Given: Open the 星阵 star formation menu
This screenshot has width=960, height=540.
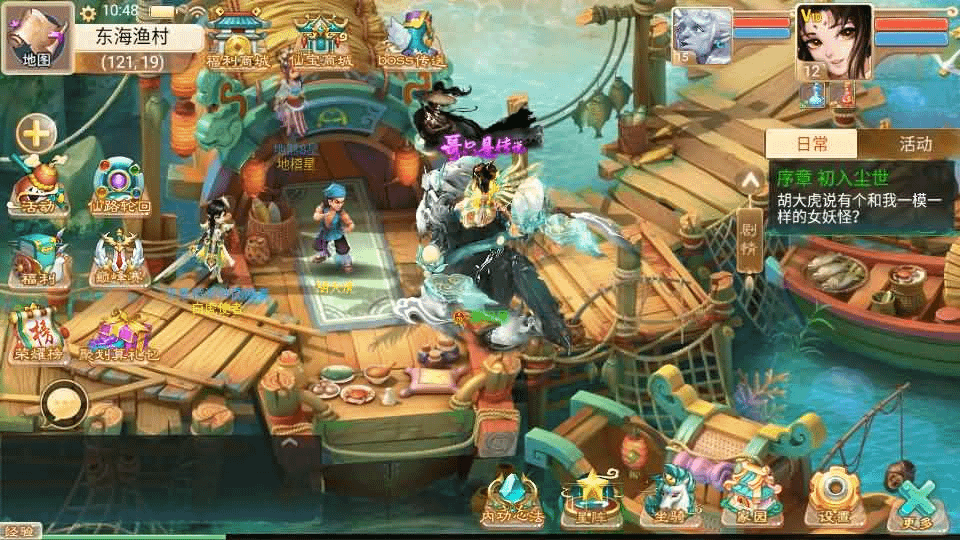Looking at the screenshot, I should [590, 496].
